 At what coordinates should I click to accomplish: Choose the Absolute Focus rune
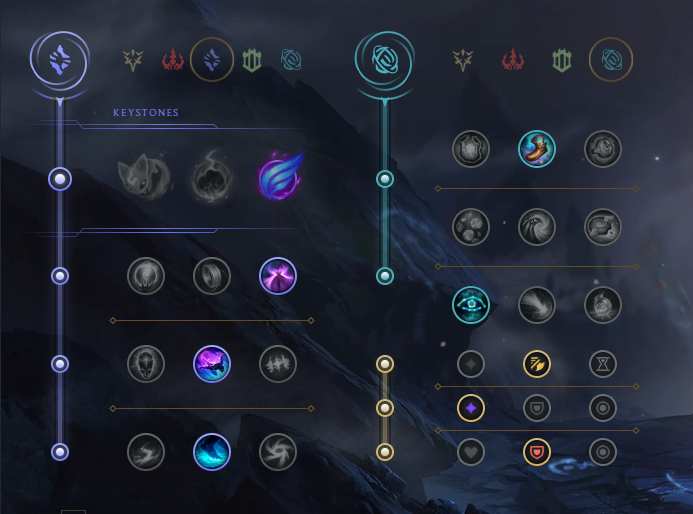(278, 364)
